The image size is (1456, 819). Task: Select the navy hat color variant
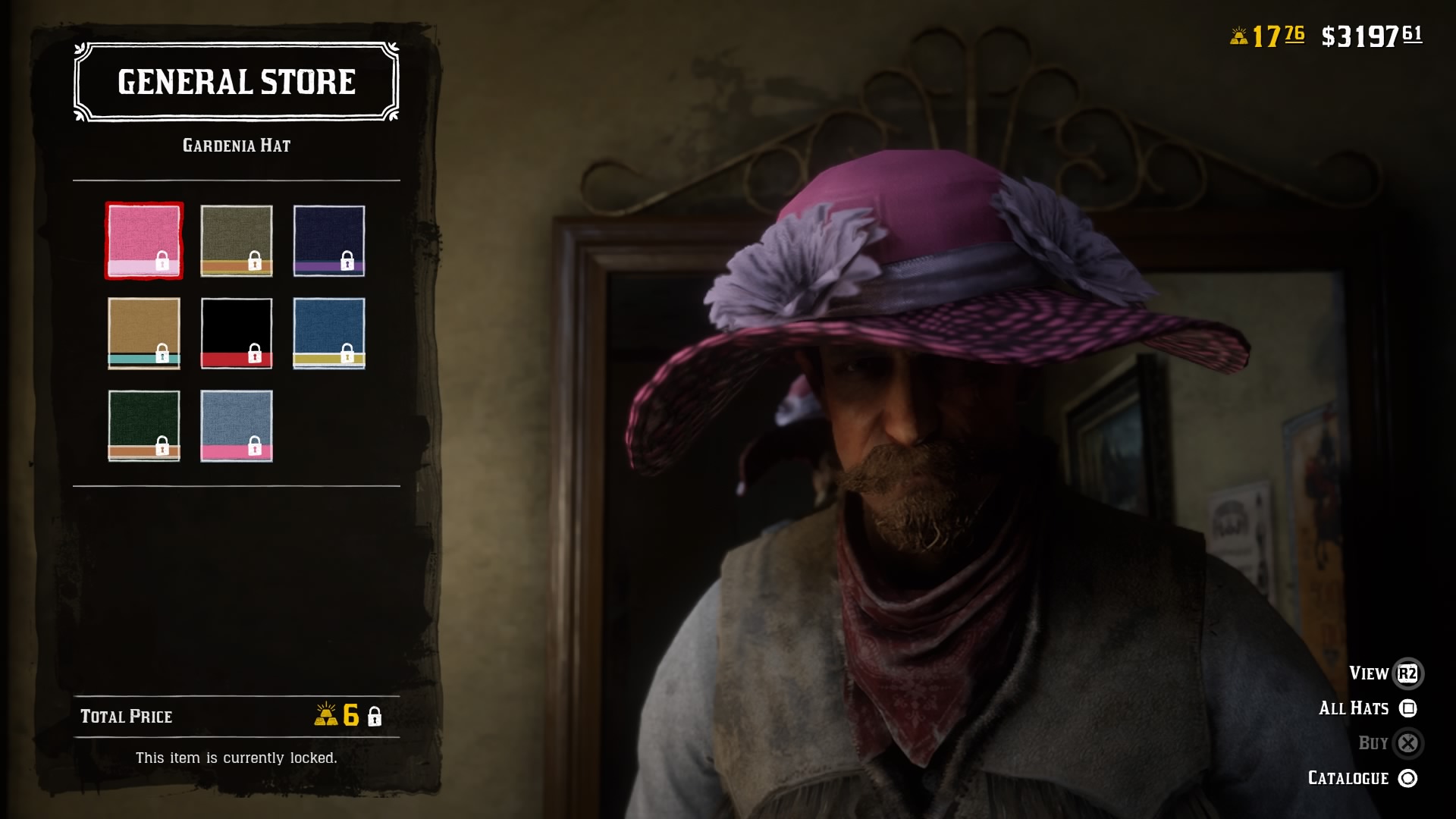coord(329,241)
